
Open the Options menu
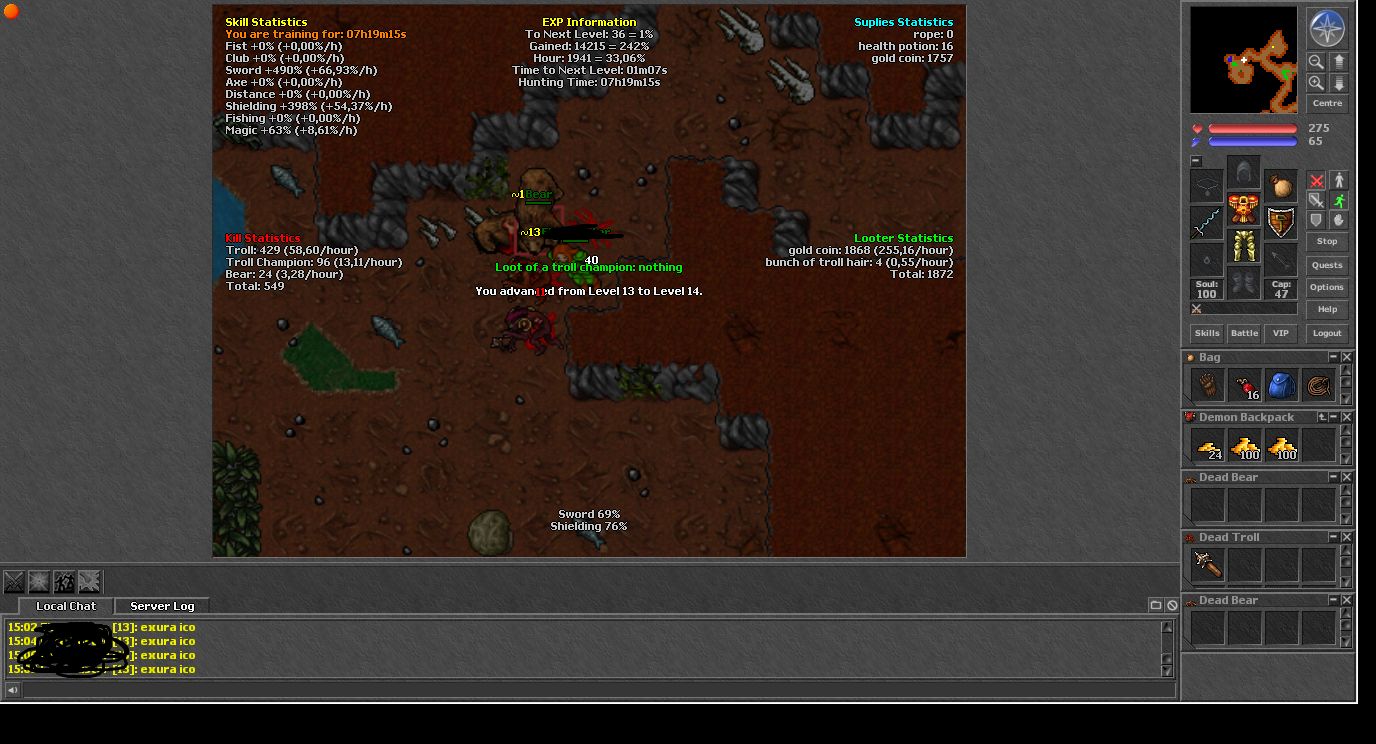(x=1327, y=287)
